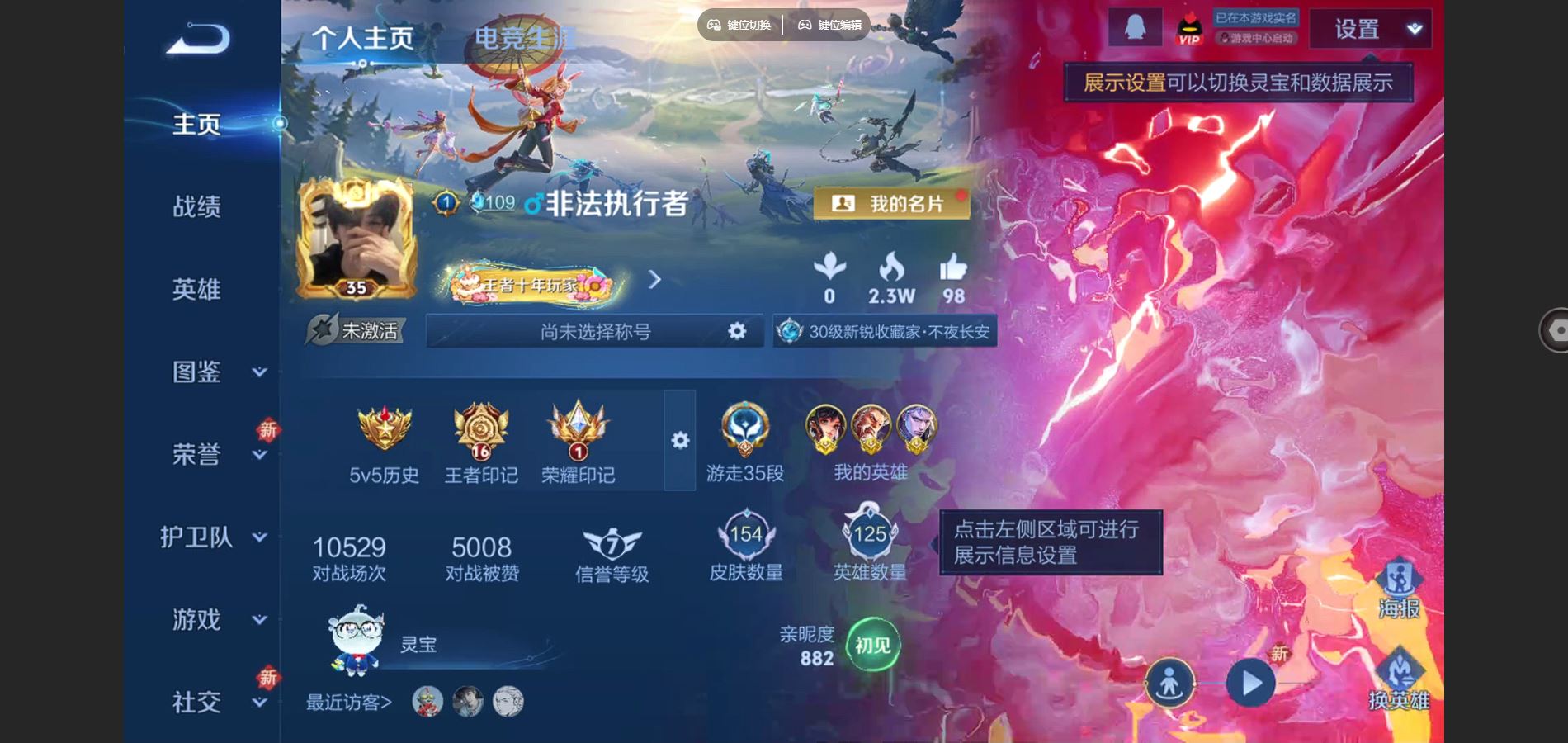Select 战绩 in the sidebar menu
The image size is (1568, 743).
(198, 206)
